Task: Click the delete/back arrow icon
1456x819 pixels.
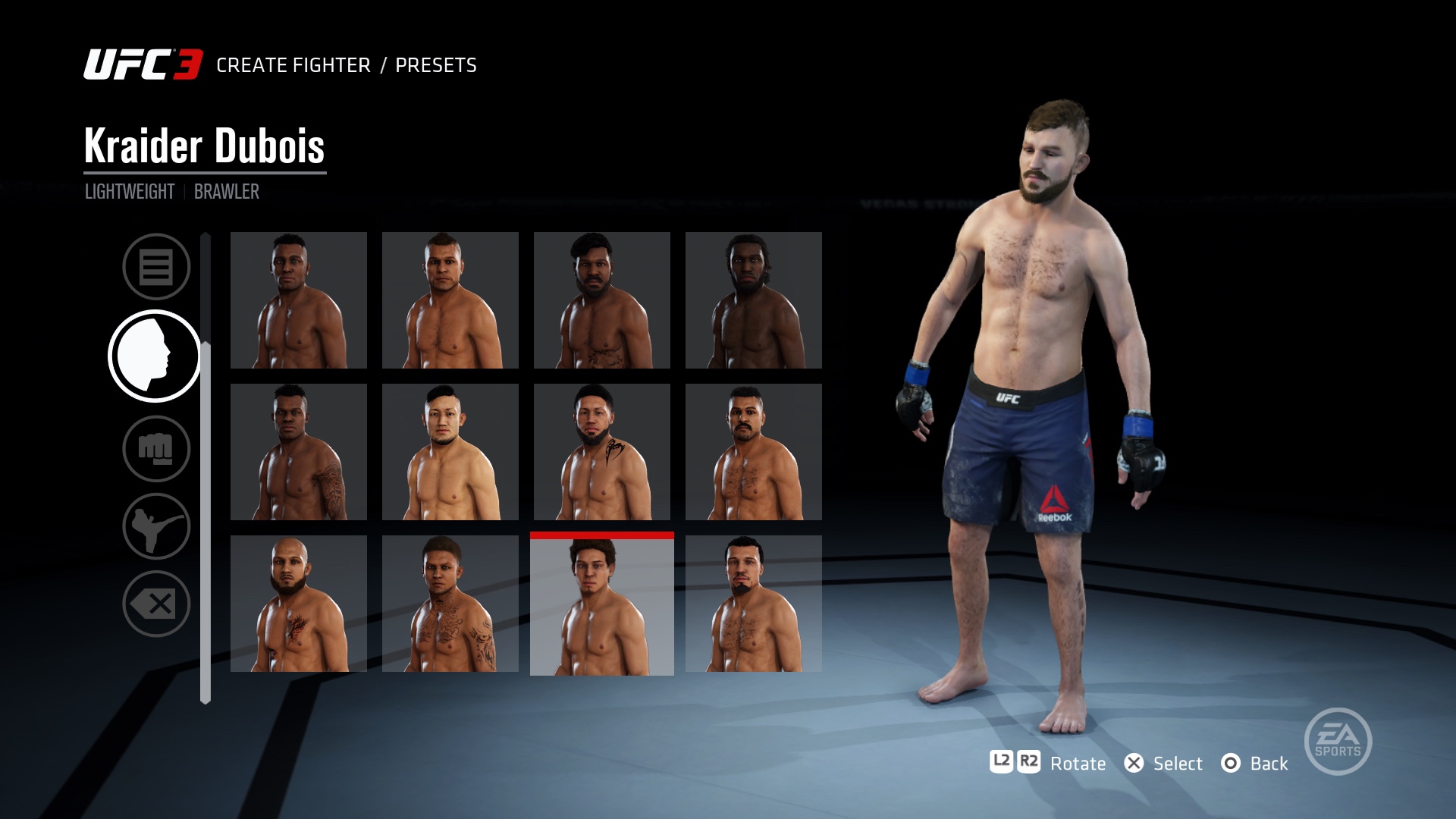Action: pyautogui.click(x=156, y=603)
